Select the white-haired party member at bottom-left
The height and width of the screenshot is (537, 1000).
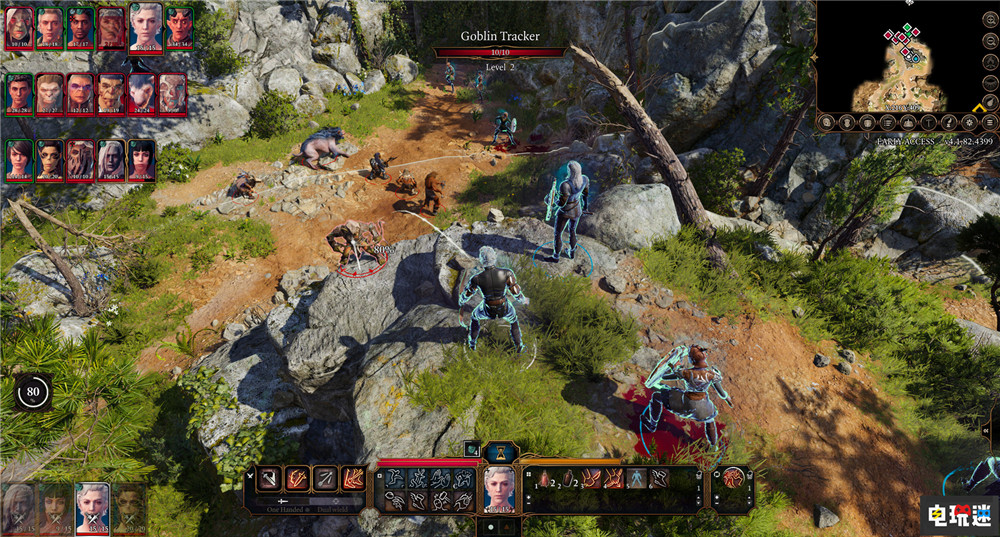[x=93, y=506]
